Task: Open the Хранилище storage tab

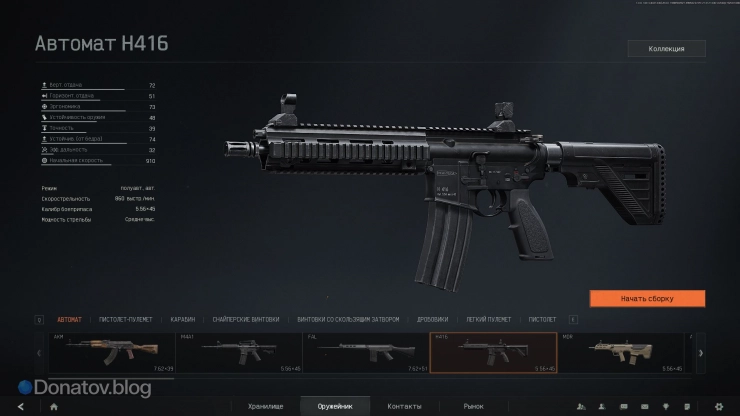Action: [267, 406]
